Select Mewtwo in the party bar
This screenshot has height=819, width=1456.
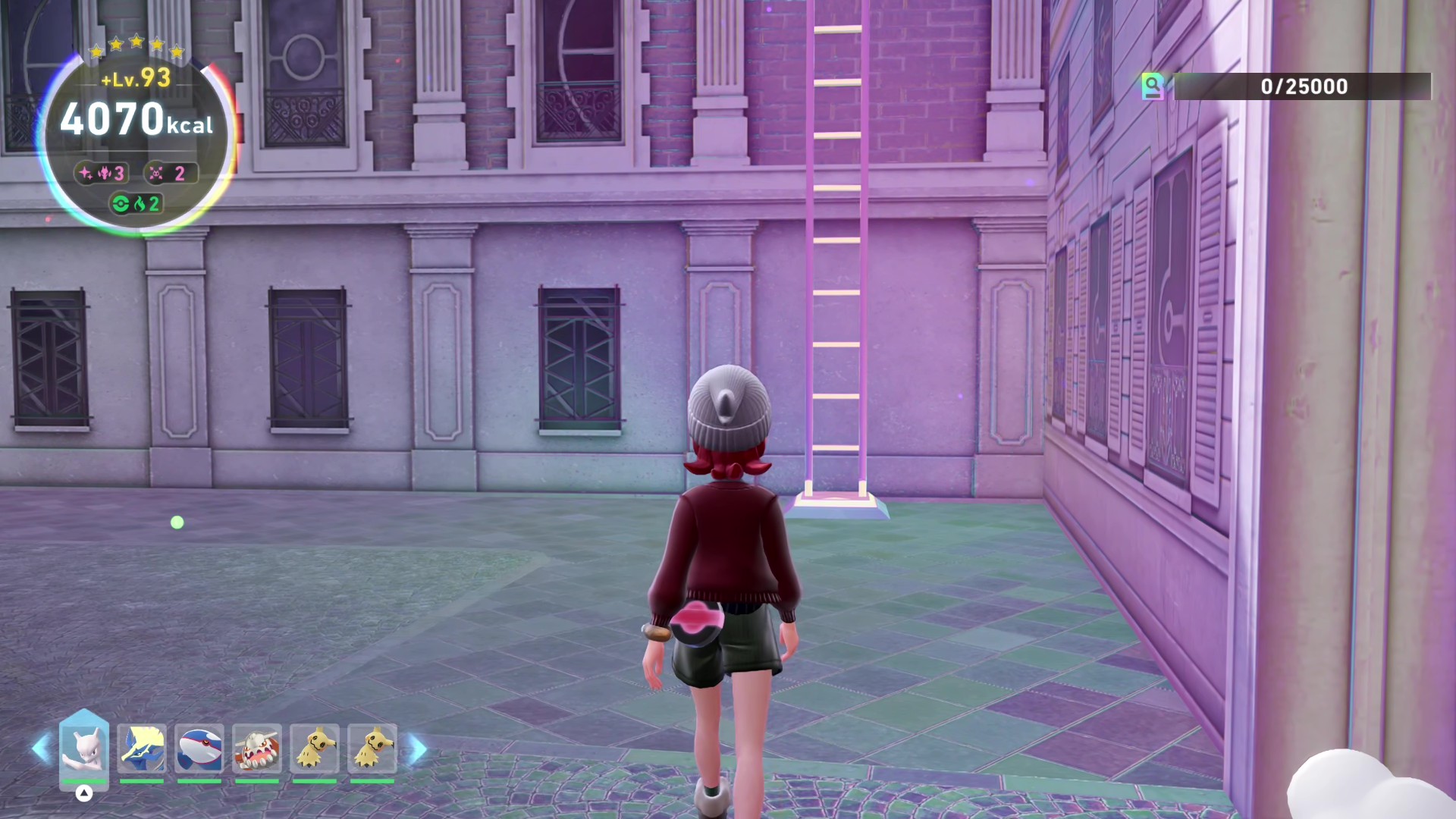pyautogui.click(x=84, y=748)
